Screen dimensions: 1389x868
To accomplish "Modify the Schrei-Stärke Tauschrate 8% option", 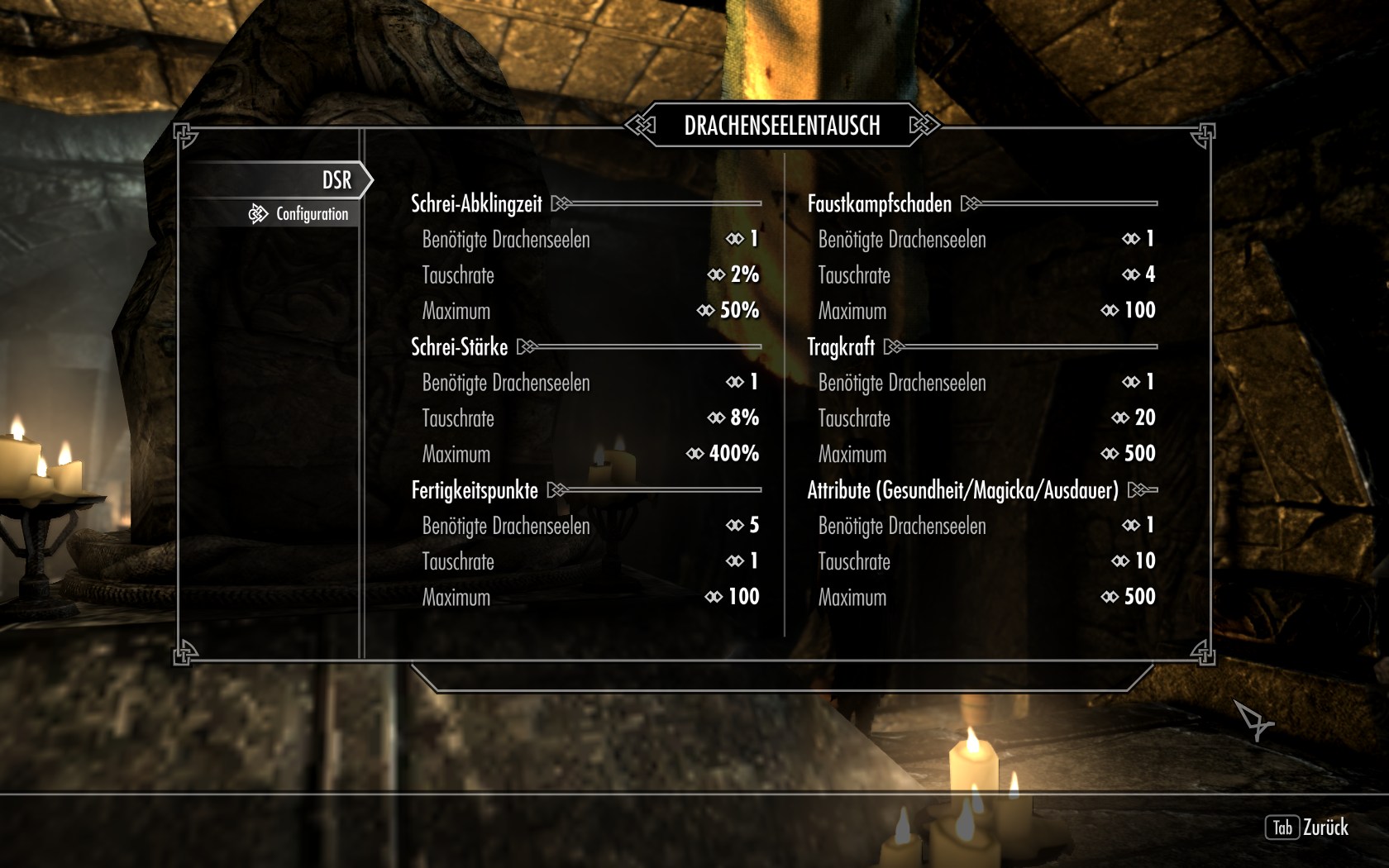I will tap(589, 418).
